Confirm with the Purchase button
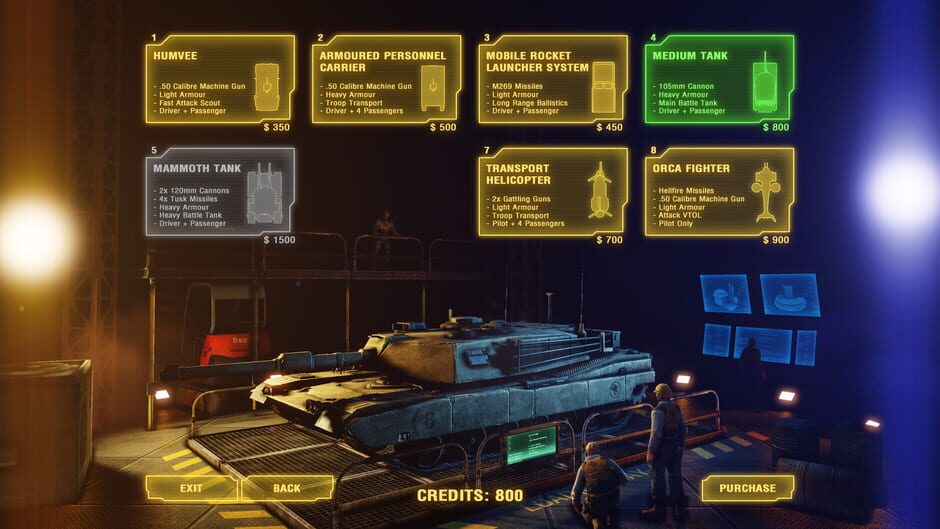 pyautogui.click(x=747, y=488)
